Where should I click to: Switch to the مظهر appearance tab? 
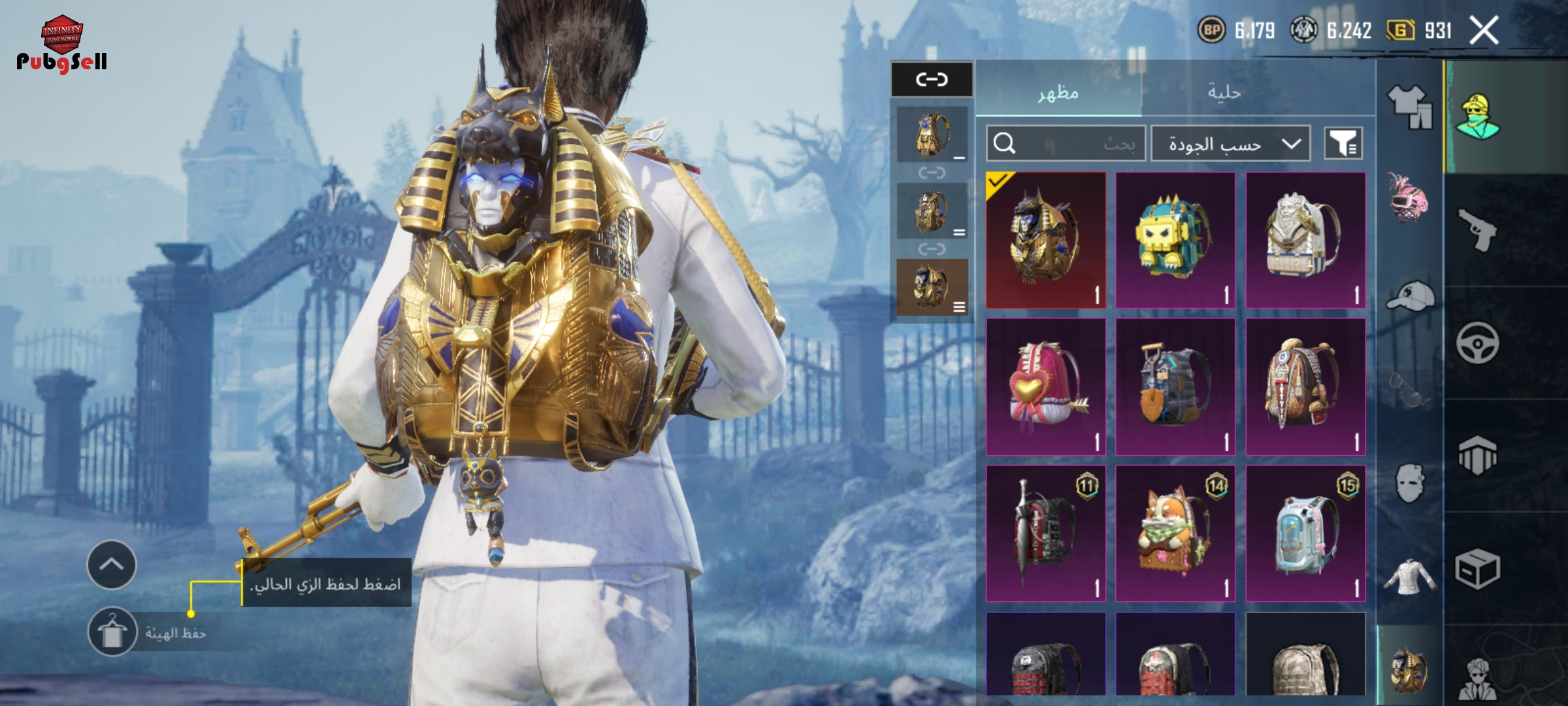point(1058,92)
